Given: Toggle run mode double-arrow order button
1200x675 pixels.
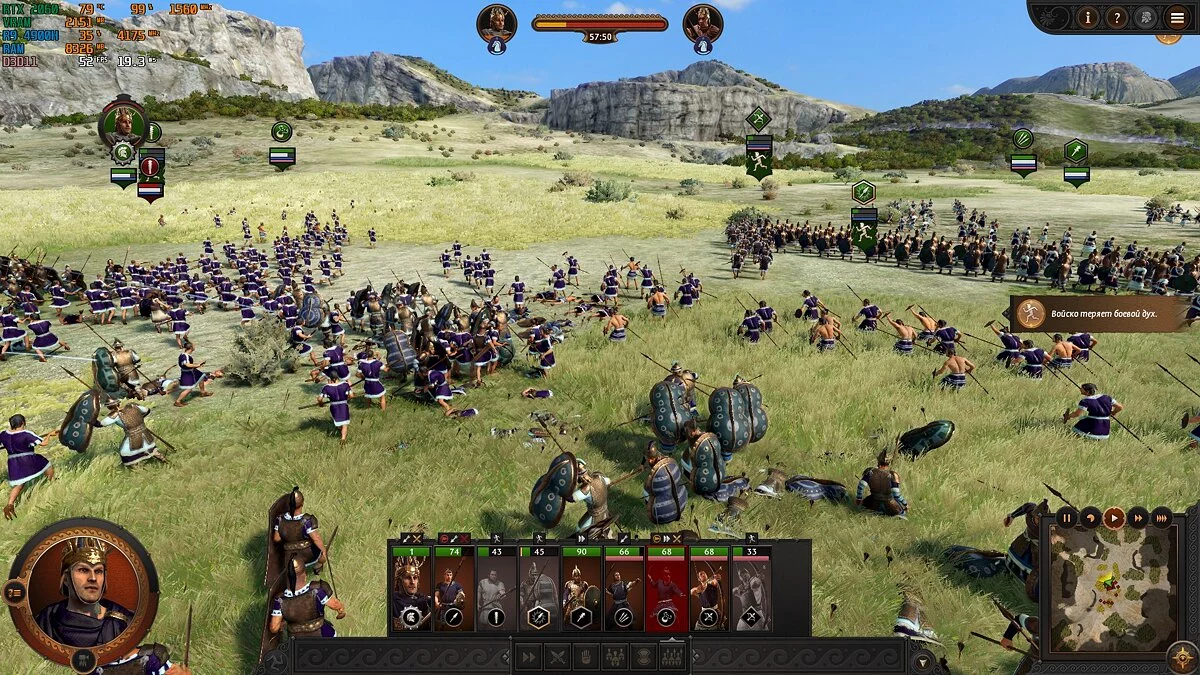Looking at the screenshot, I should (527, 657).
